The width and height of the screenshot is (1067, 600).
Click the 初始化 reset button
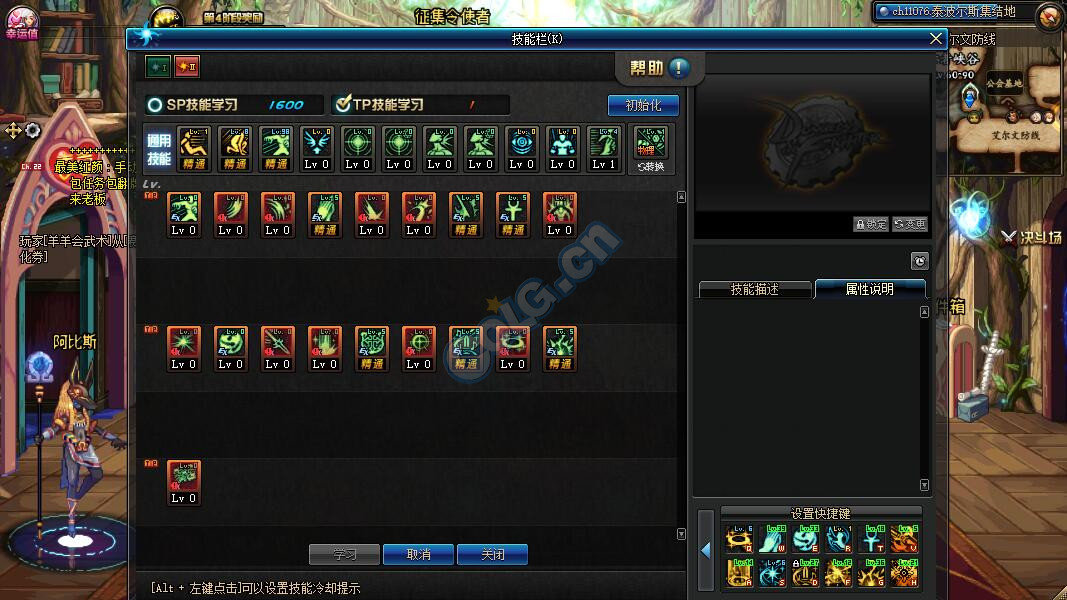pos(643,105)
